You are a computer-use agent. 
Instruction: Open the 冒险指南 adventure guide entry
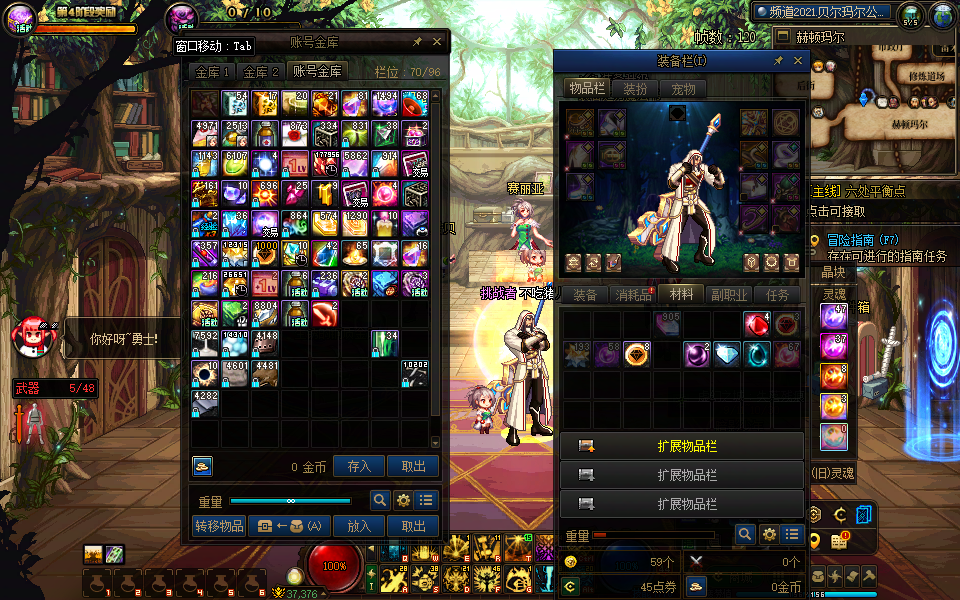(x=850, y=240)
